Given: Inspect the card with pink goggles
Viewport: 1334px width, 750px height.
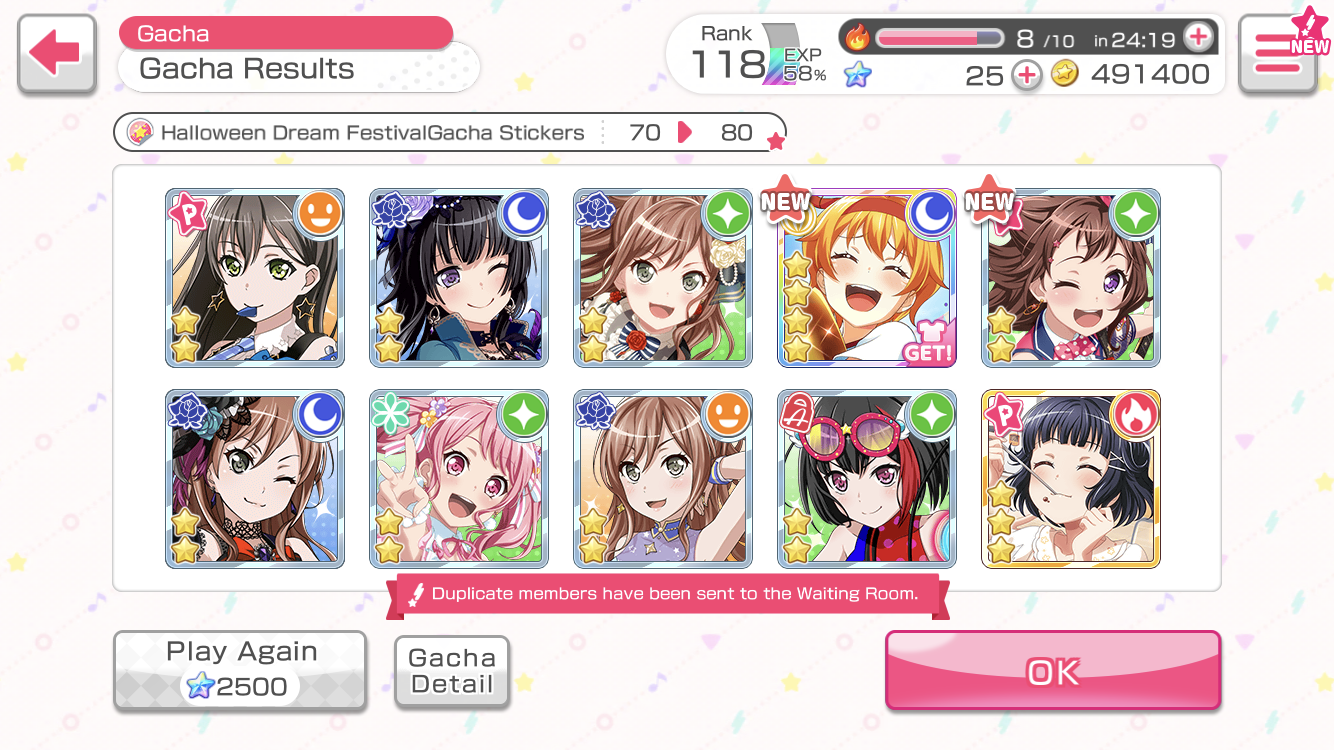Looking at the screenshot, I should pos(867,479).
